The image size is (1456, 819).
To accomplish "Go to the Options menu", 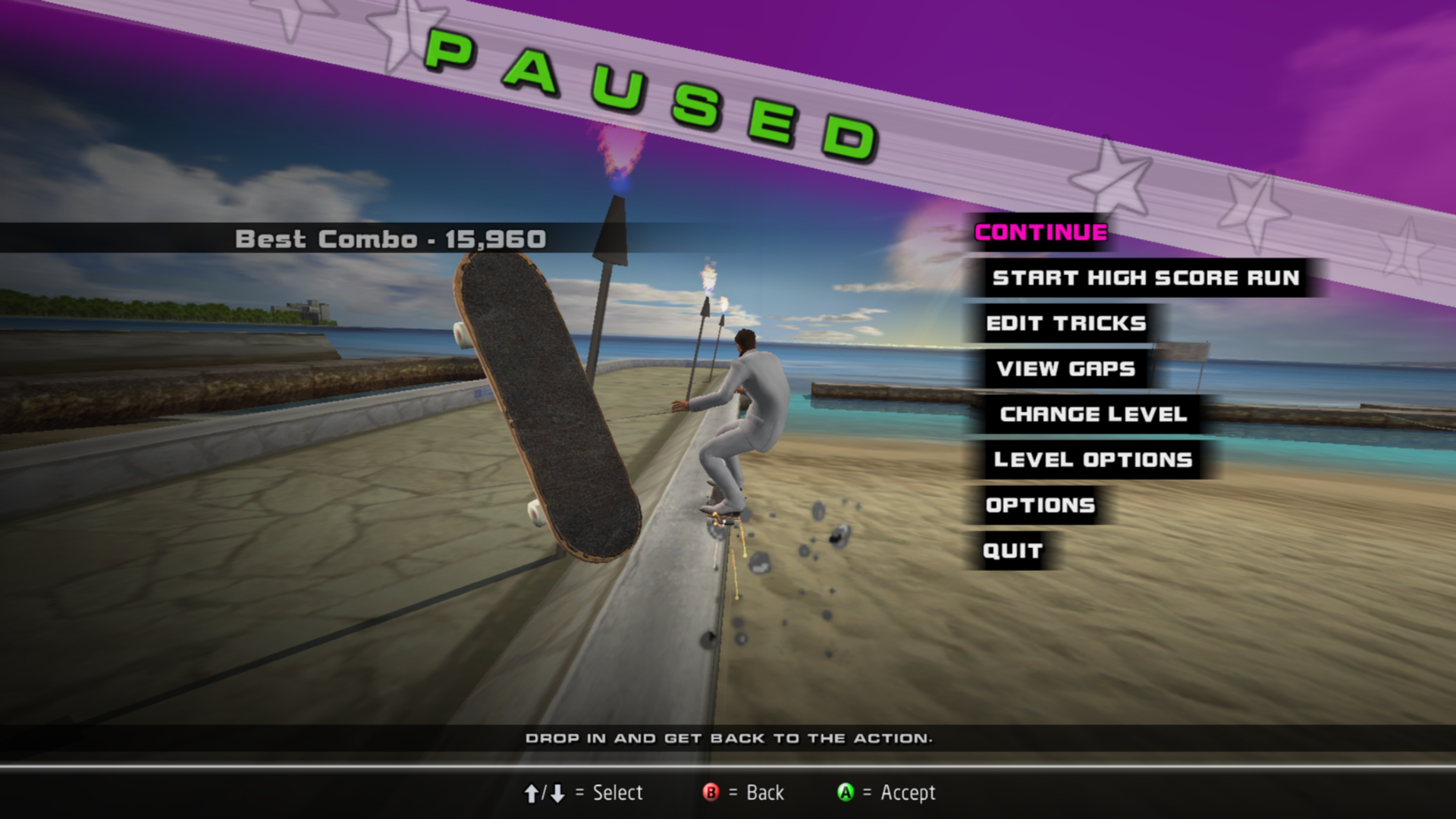I will pyautogui.click(x=1040, y=505).
